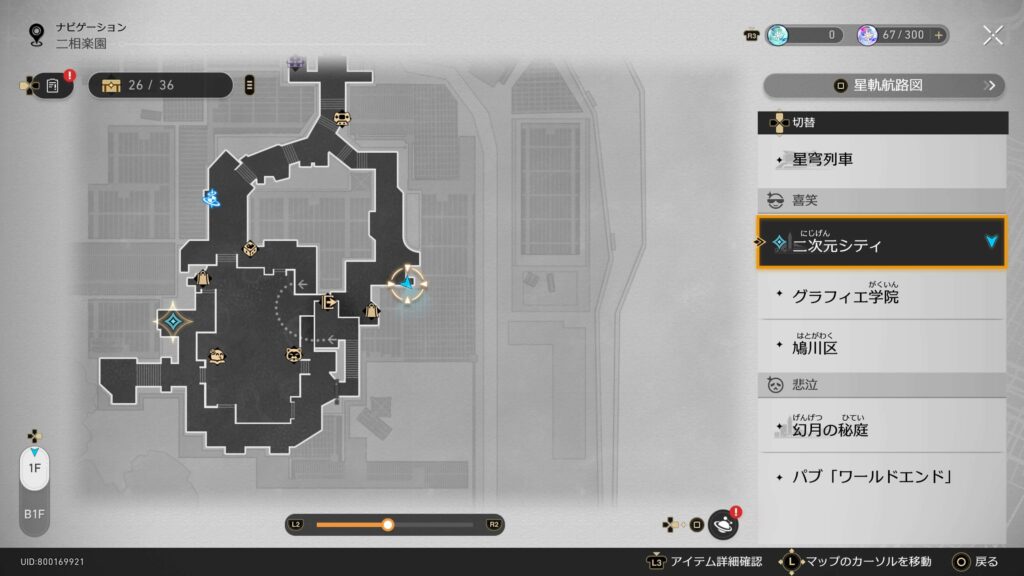This screenshot has height=576, width=1024.
Task: Open the treasure chest counter 26 / 36
Action: [x=160, y=85]
